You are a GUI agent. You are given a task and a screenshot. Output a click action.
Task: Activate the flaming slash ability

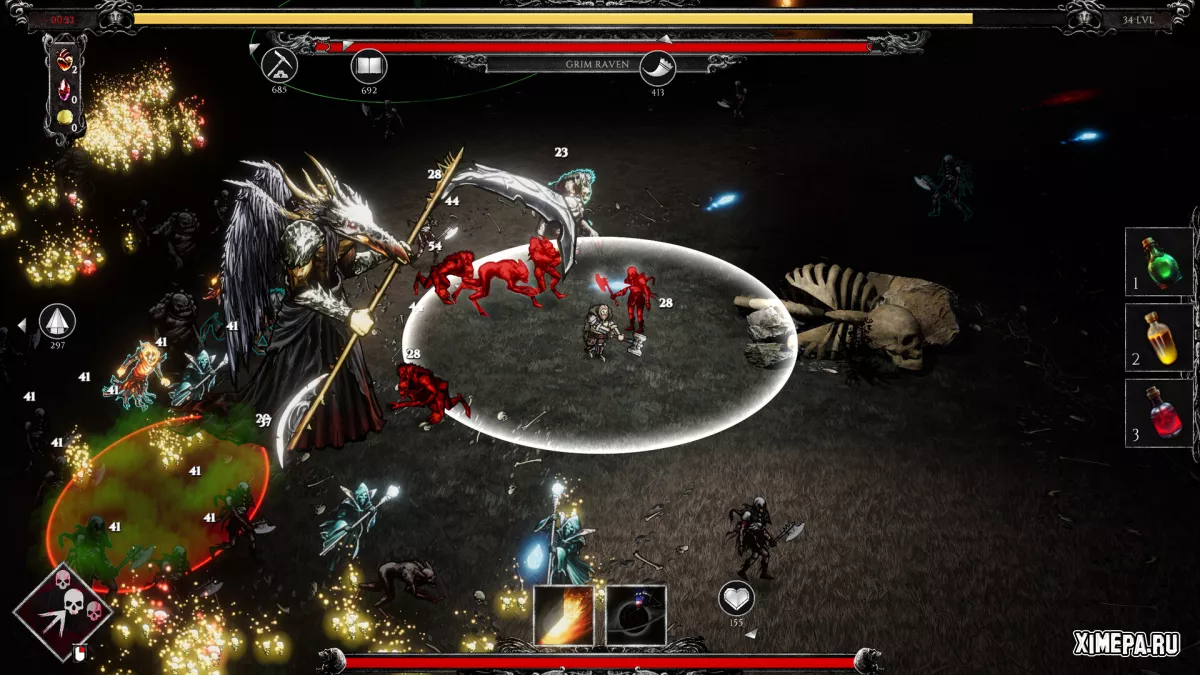pos(564,614)
